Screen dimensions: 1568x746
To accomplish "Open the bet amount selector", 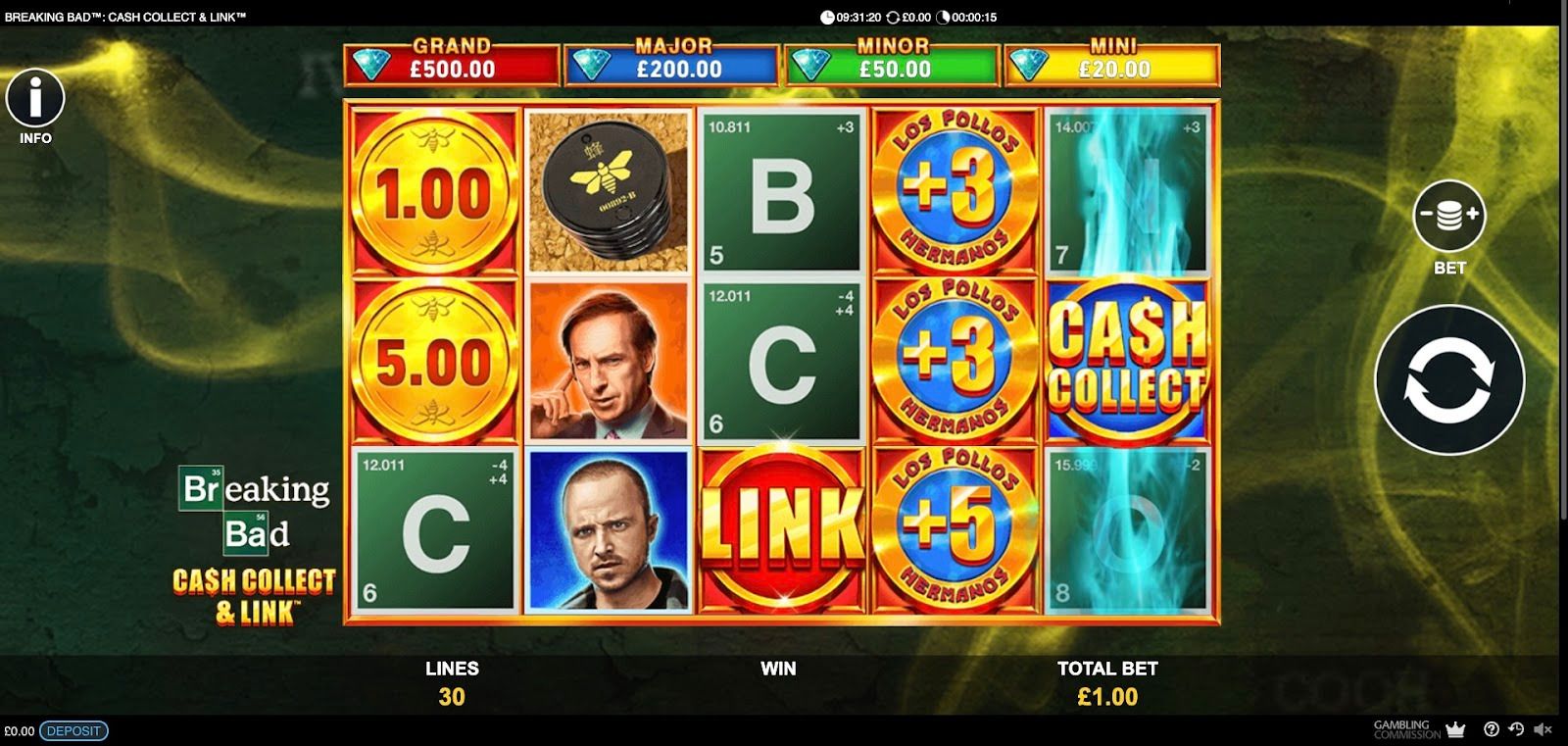I will 1448,217.
